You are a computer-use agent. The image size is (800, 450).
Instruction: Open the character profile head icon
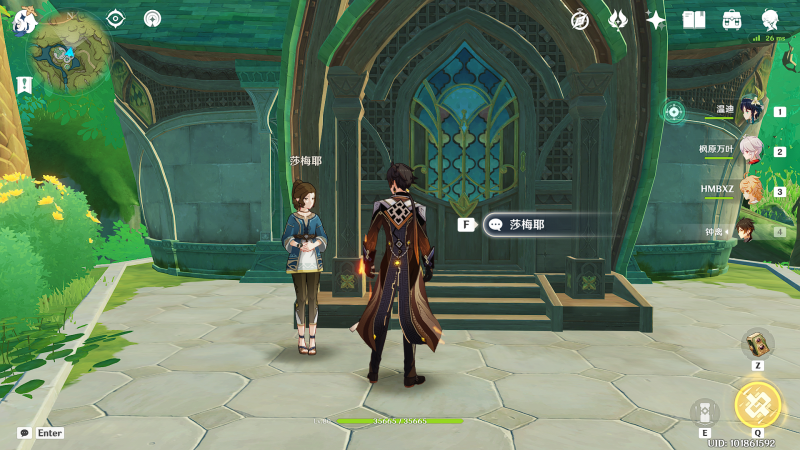pyautogui.click(x=770, y=19)
